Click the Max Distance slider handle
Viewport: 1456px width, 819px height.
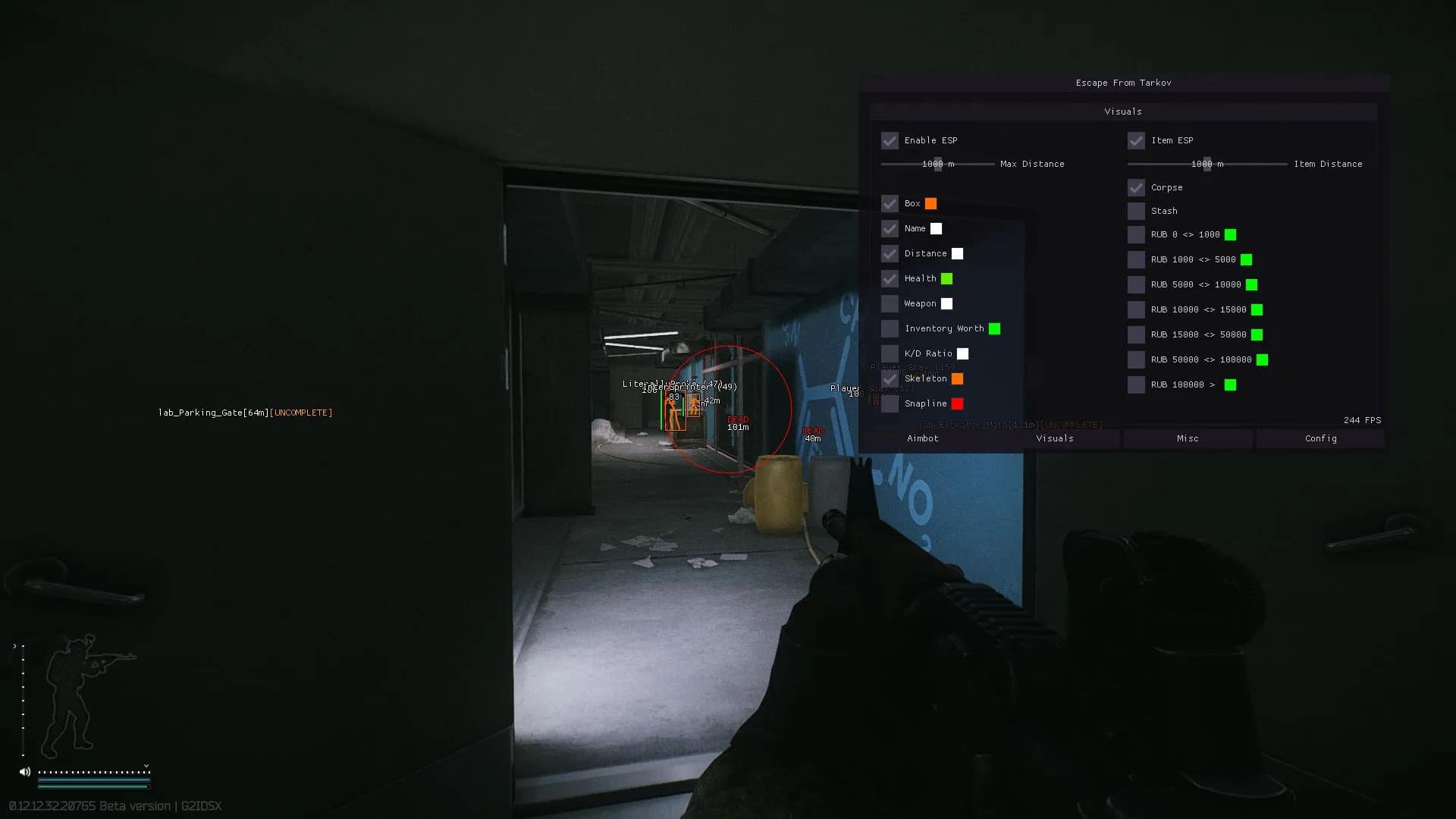pyautogui.click(x=938, y=165)
